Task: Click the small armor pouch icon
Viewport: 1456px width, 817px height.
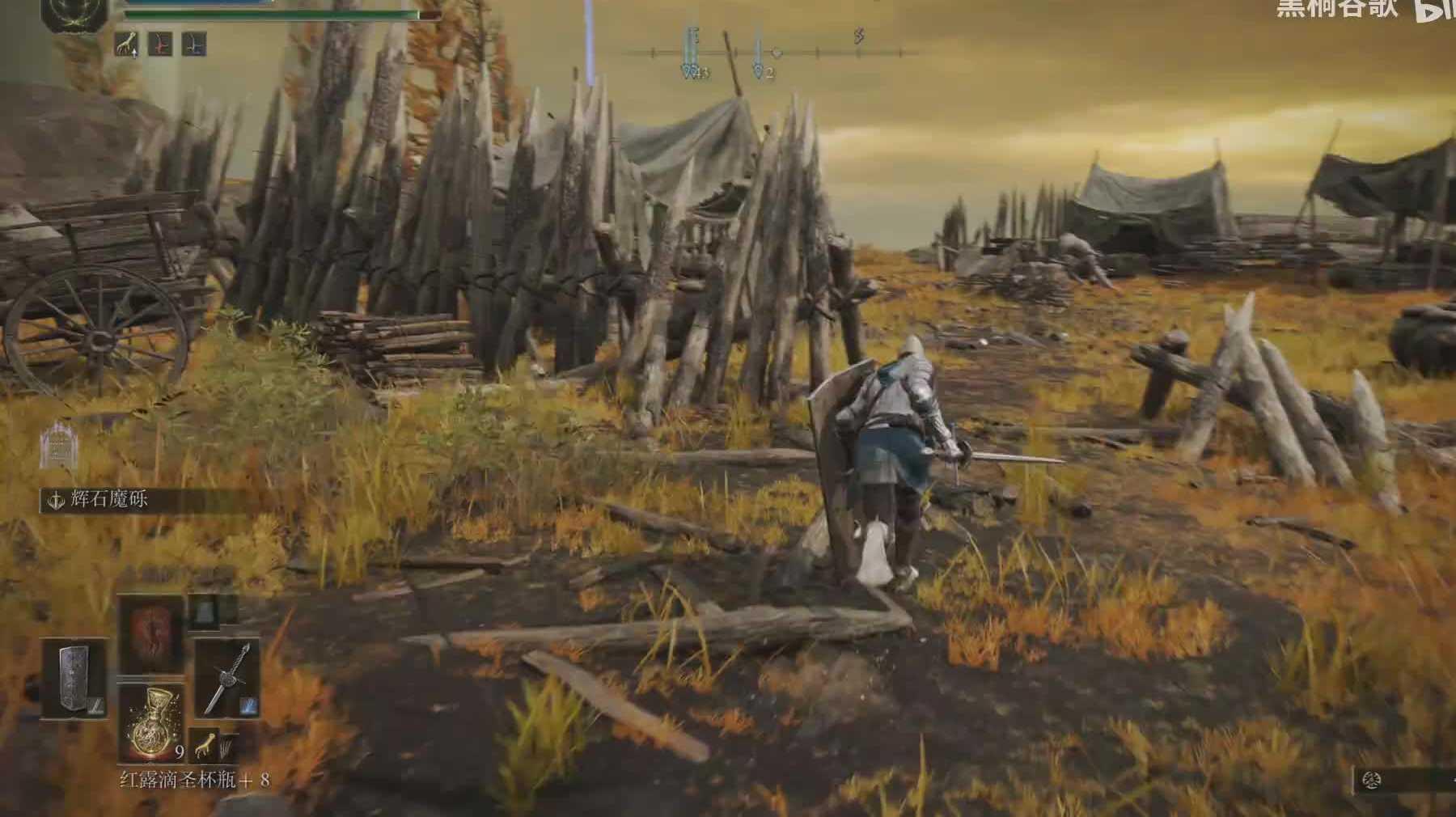Action: 204,612
